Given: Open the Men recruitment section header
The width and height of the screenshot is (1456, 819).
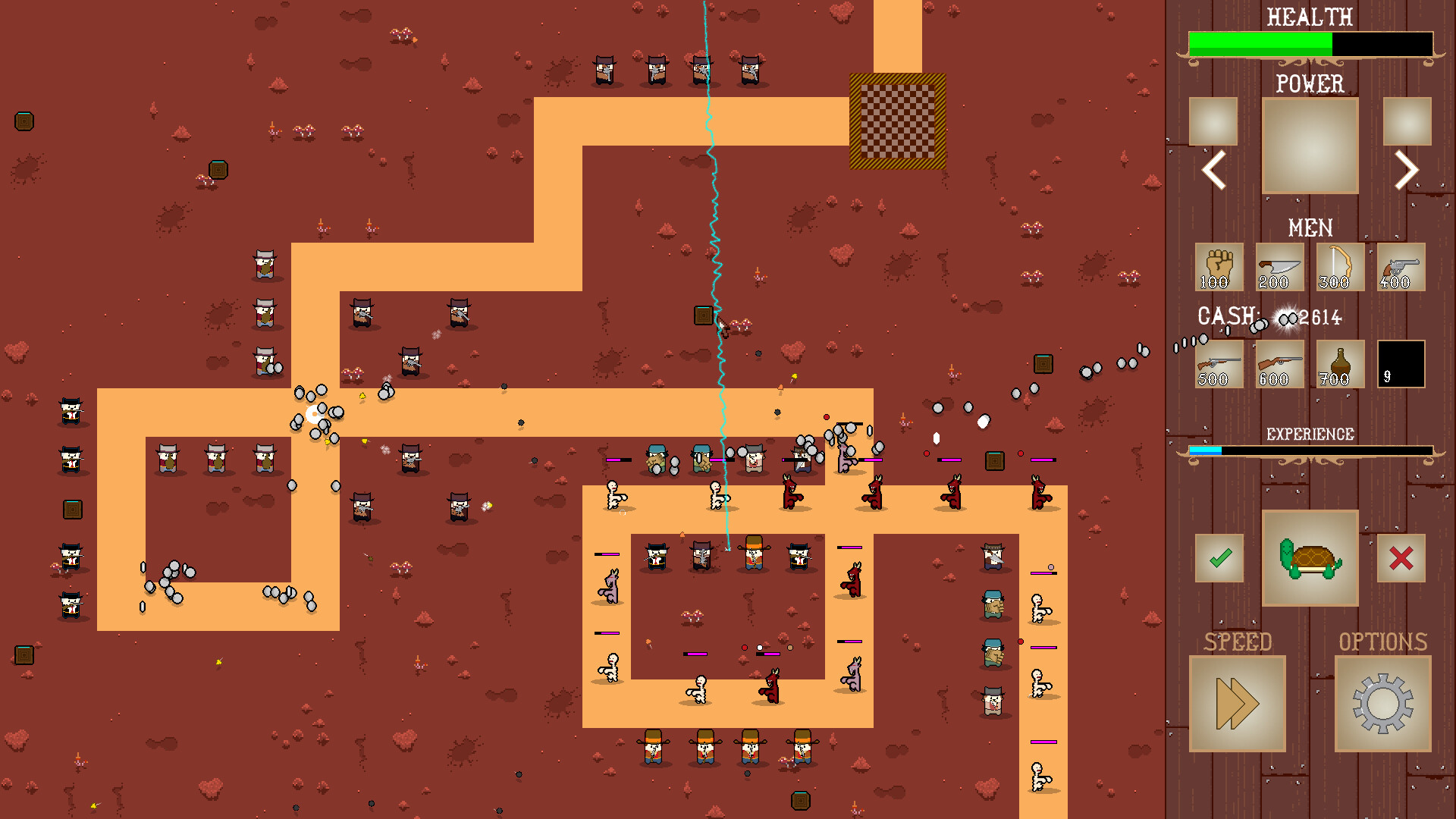Looking at the screenshot, I should click(x=1310, y=228).
